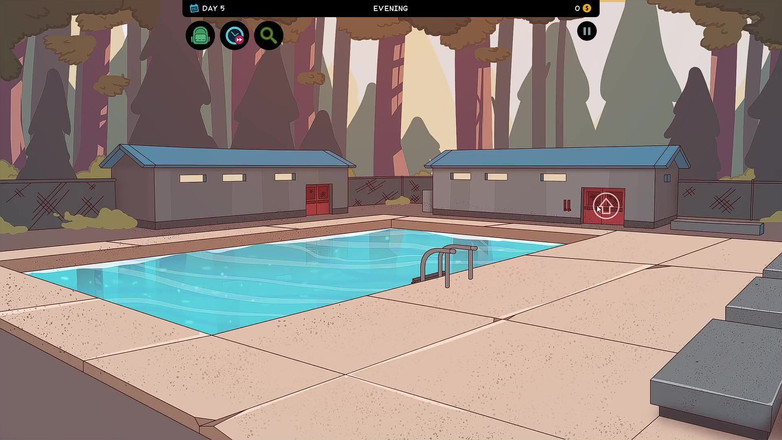Pause the game with the pause button
This screenshot has width=782, height=440.
tap(587, 31)
